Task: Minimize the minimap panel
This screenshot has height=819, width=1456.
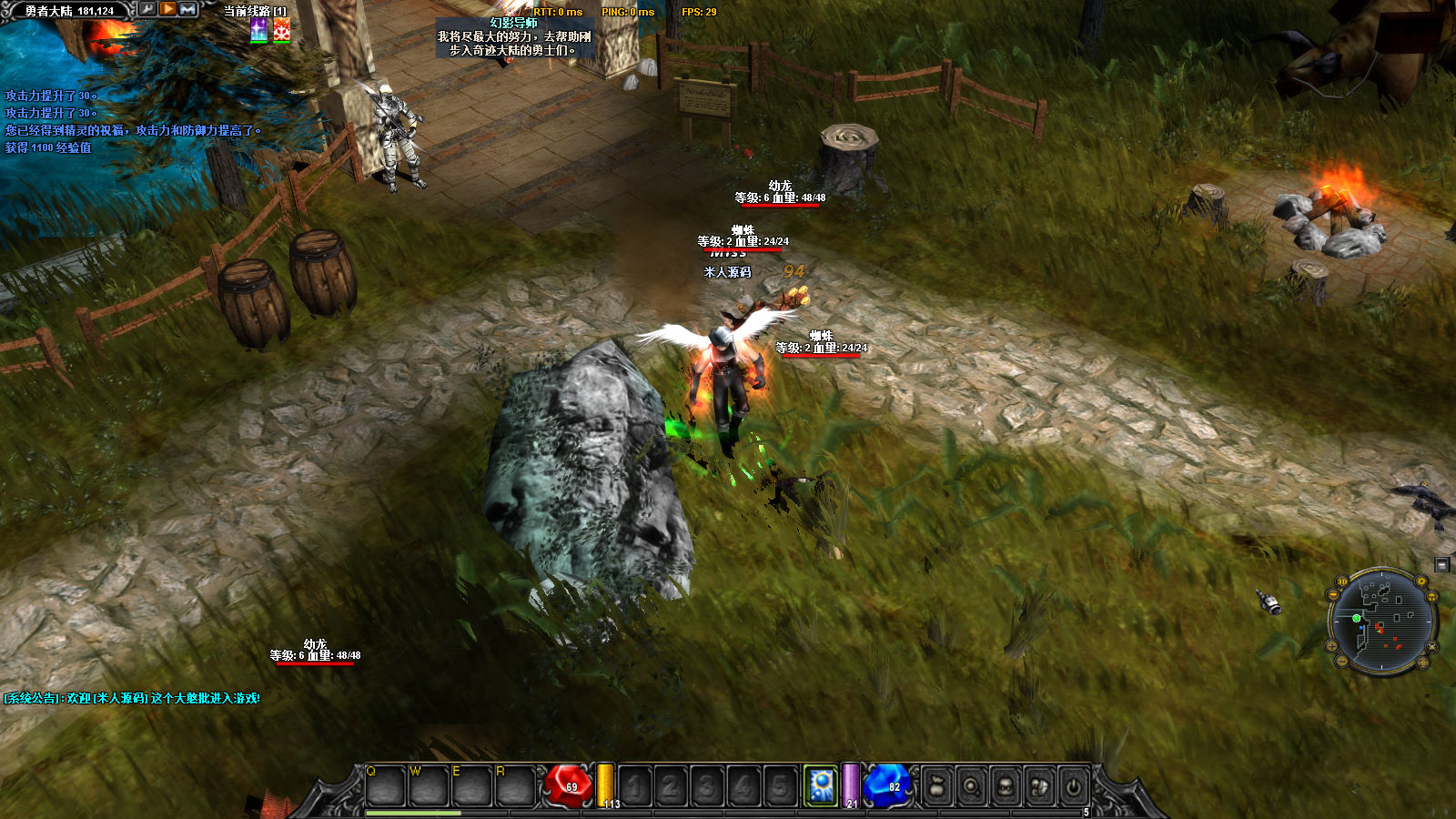Action: pos(1442,565)
